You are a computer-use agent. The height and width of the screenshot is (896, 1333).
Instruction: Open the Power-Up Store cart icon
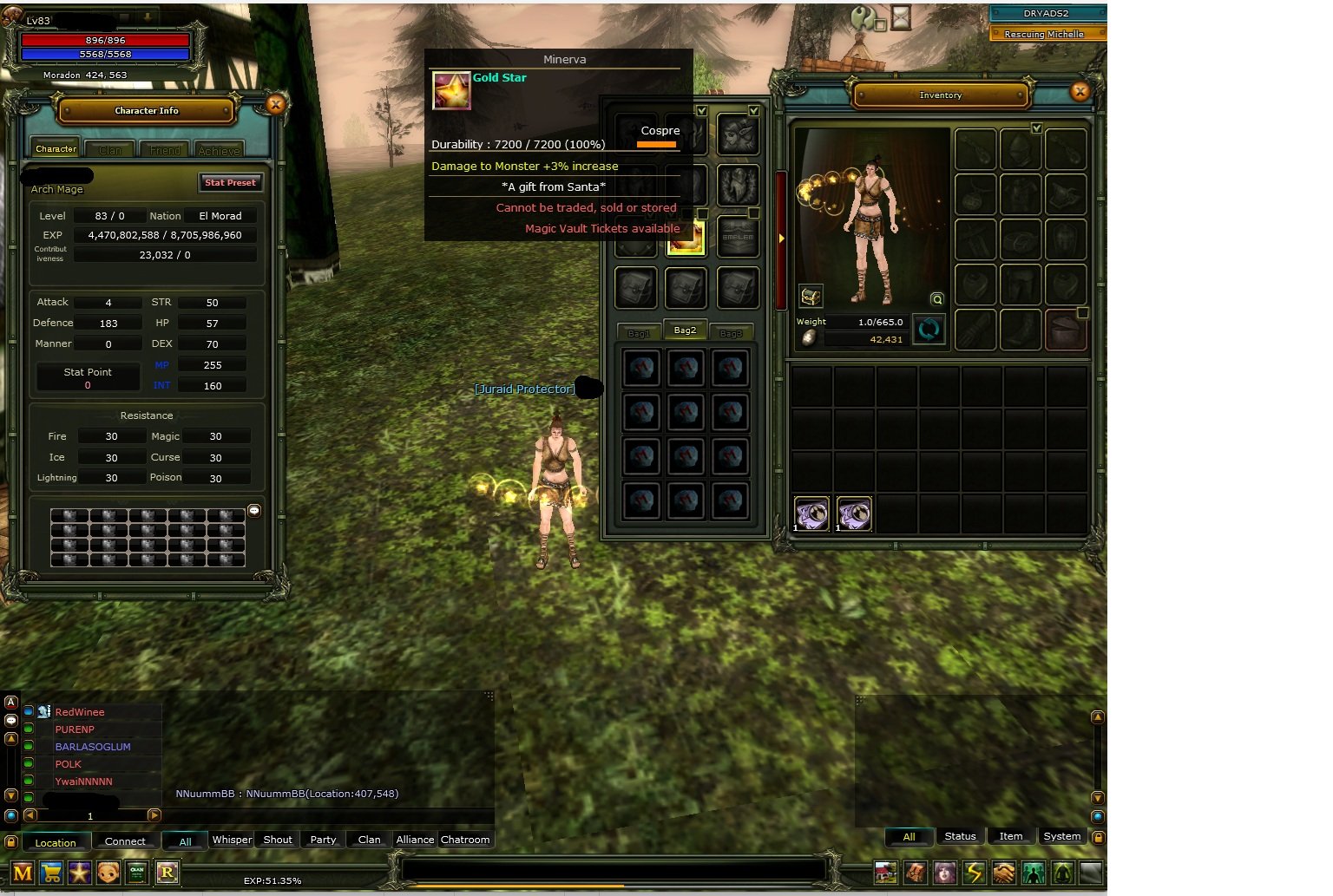50,873
